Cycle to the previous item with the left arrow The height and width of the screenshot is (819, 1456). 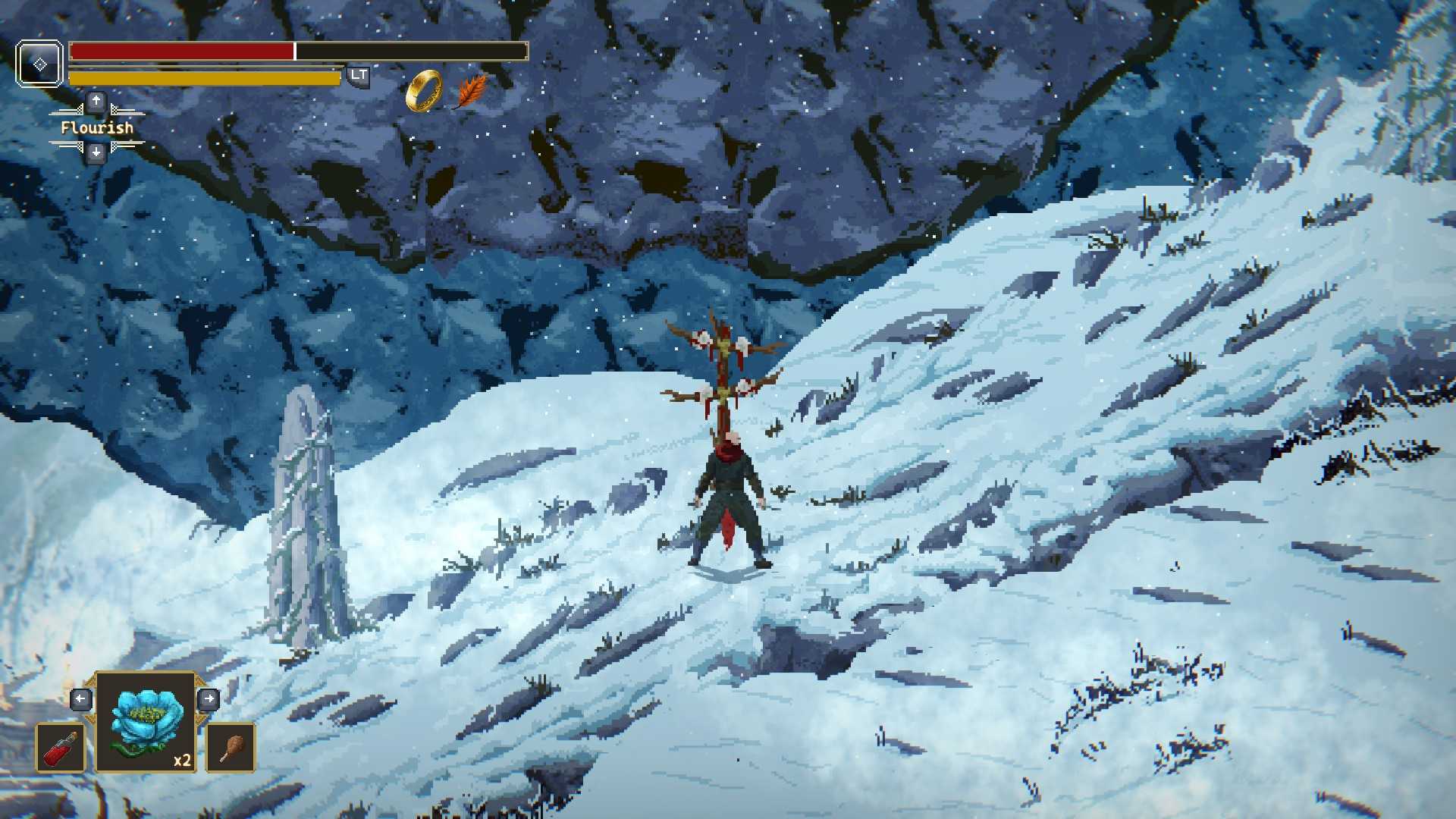pos(81,698)
